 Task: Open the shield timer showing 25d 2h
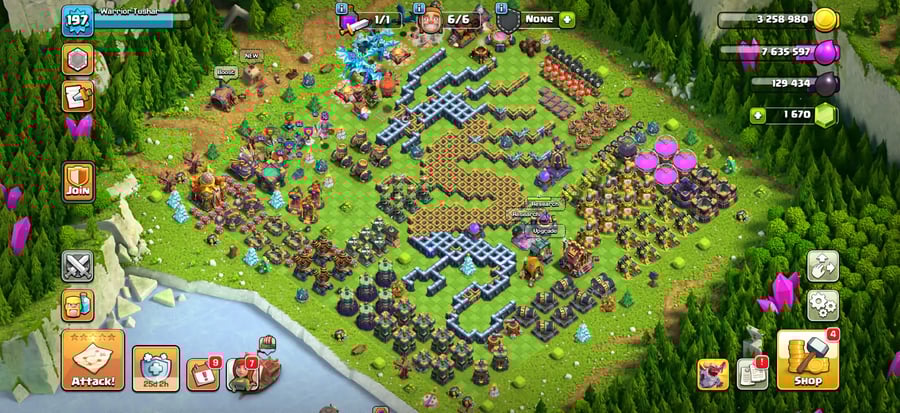[156, 368]
